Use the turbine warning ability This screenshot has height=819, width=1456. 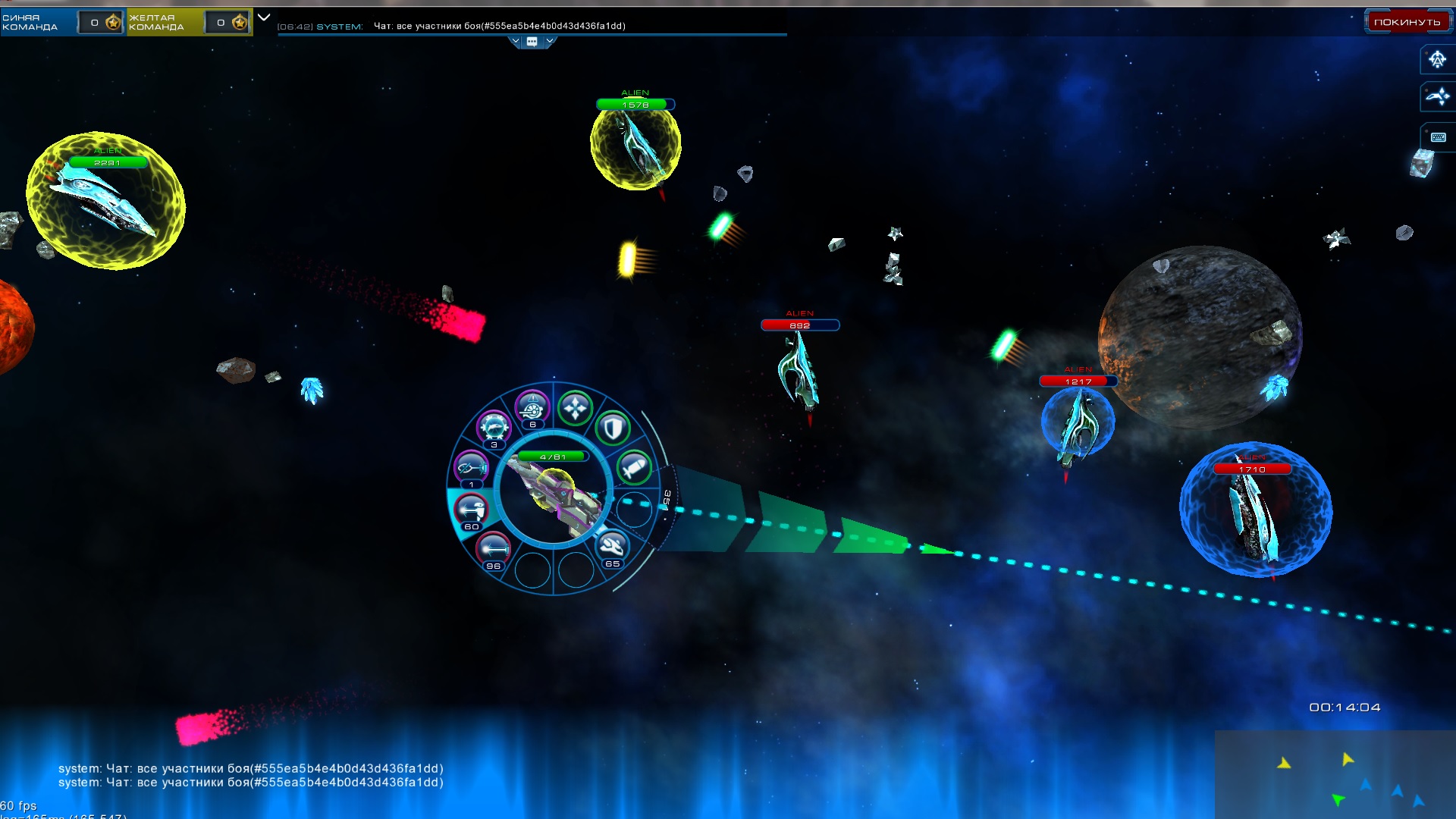532,408
